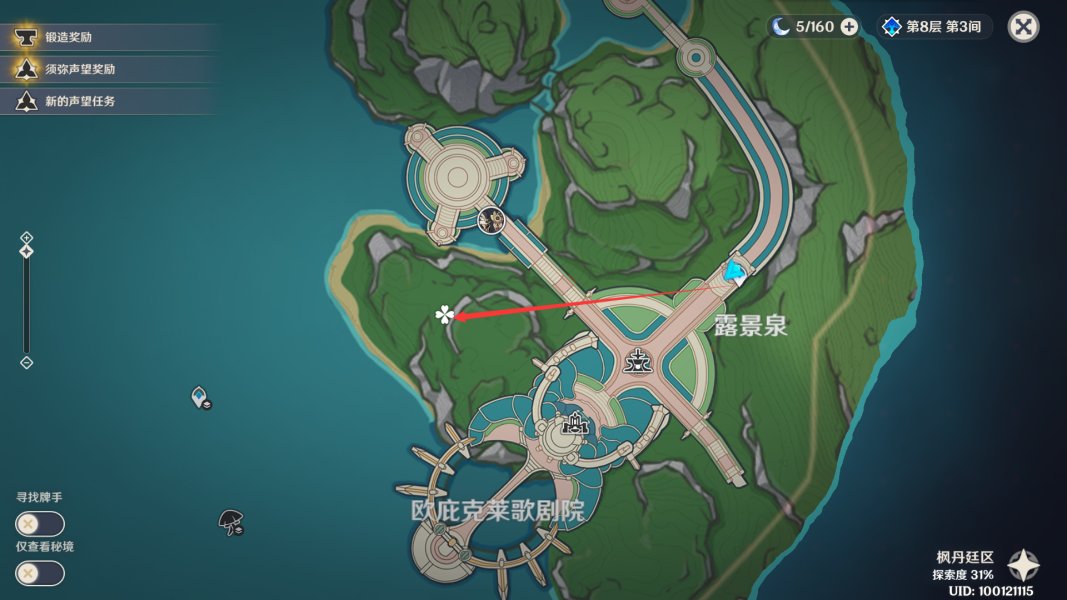Select the underwater teleport waypoint in the sea
Viewport: 1067px width, 600px height.
pyautogui.click(x=200, y=398)
